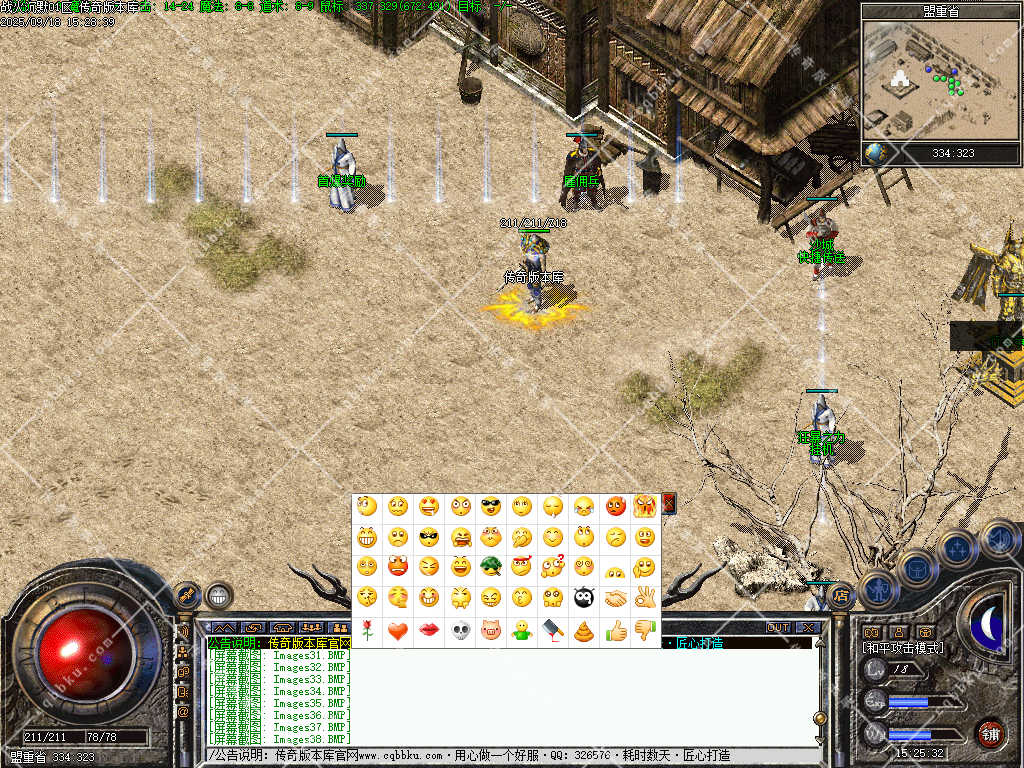Choose the green turtle-helmet emoji
This screenshot has width=1024, height=768.
pos(490,567)
